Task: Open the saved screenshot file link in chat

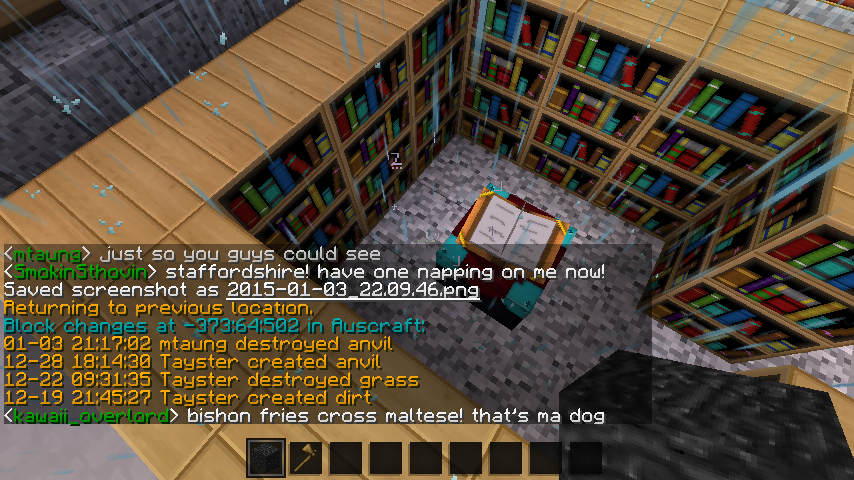Action: pos(353,290)
